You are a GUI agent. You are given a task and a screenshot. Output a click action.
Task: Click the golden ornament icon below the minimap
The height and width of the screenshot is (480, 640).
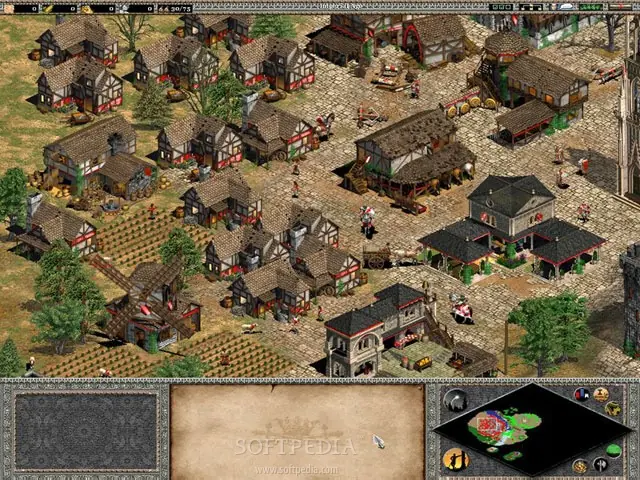580,465
